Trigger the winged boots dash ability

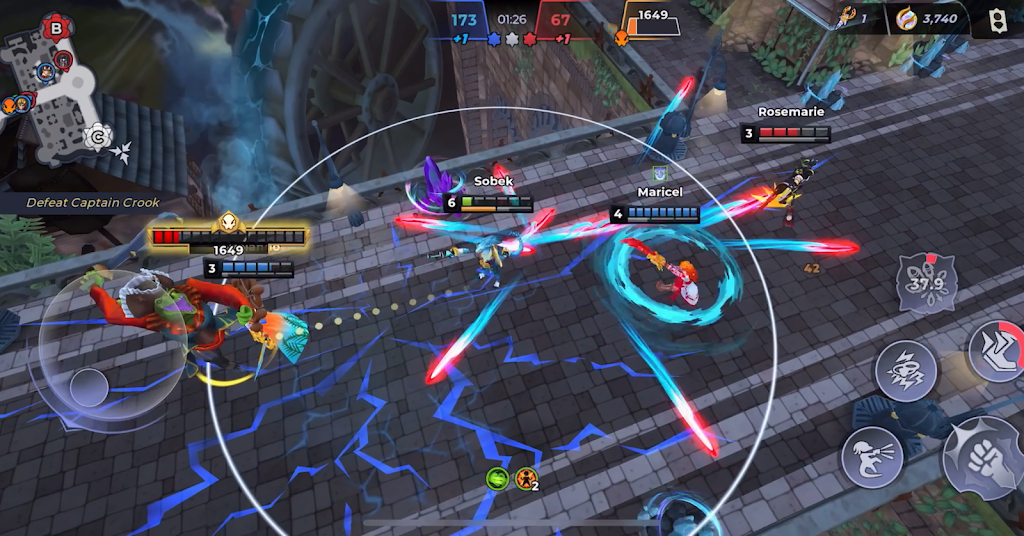997,350
